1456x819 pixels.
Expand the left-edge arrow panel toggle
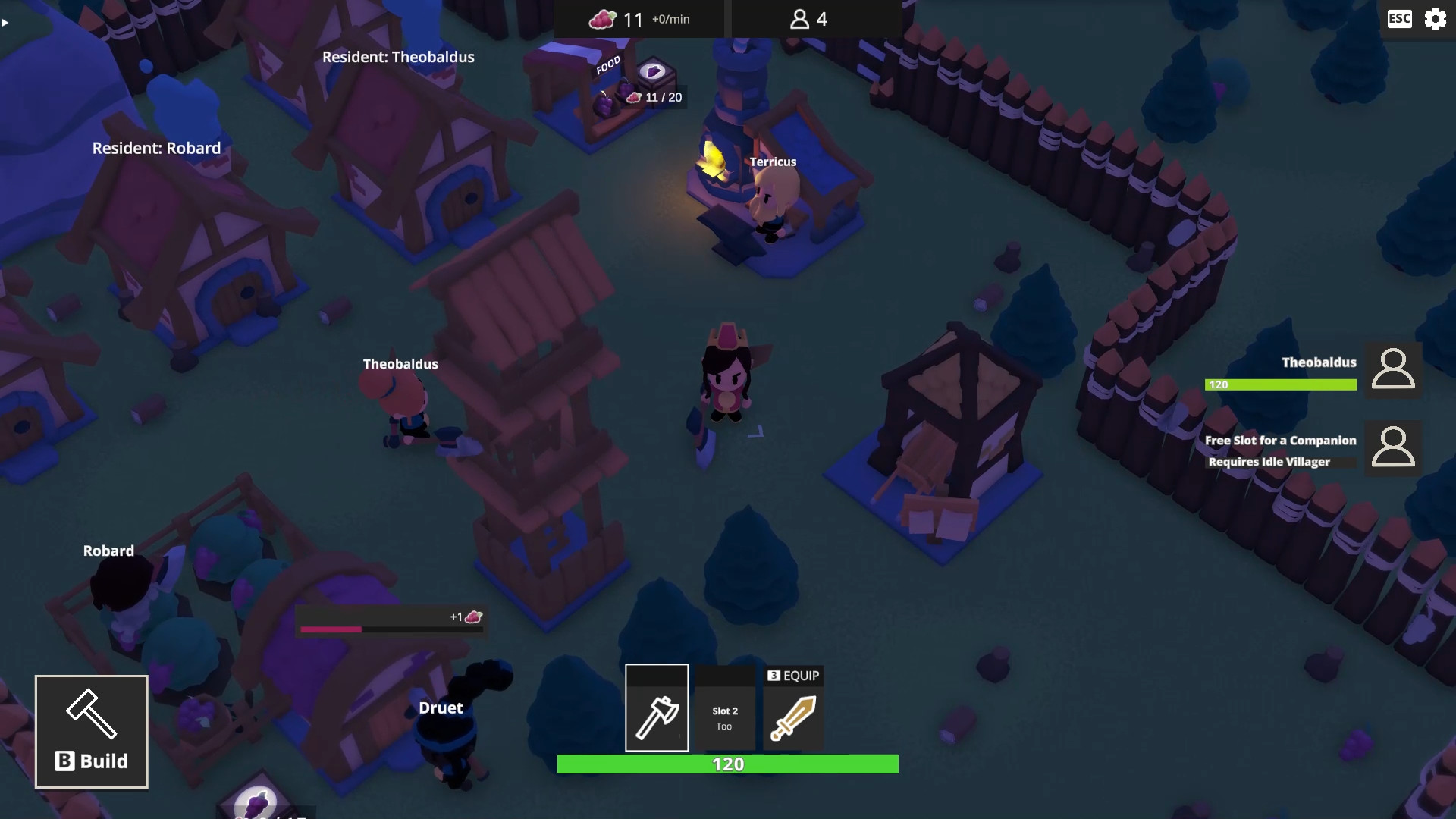[x=5, y=23]
